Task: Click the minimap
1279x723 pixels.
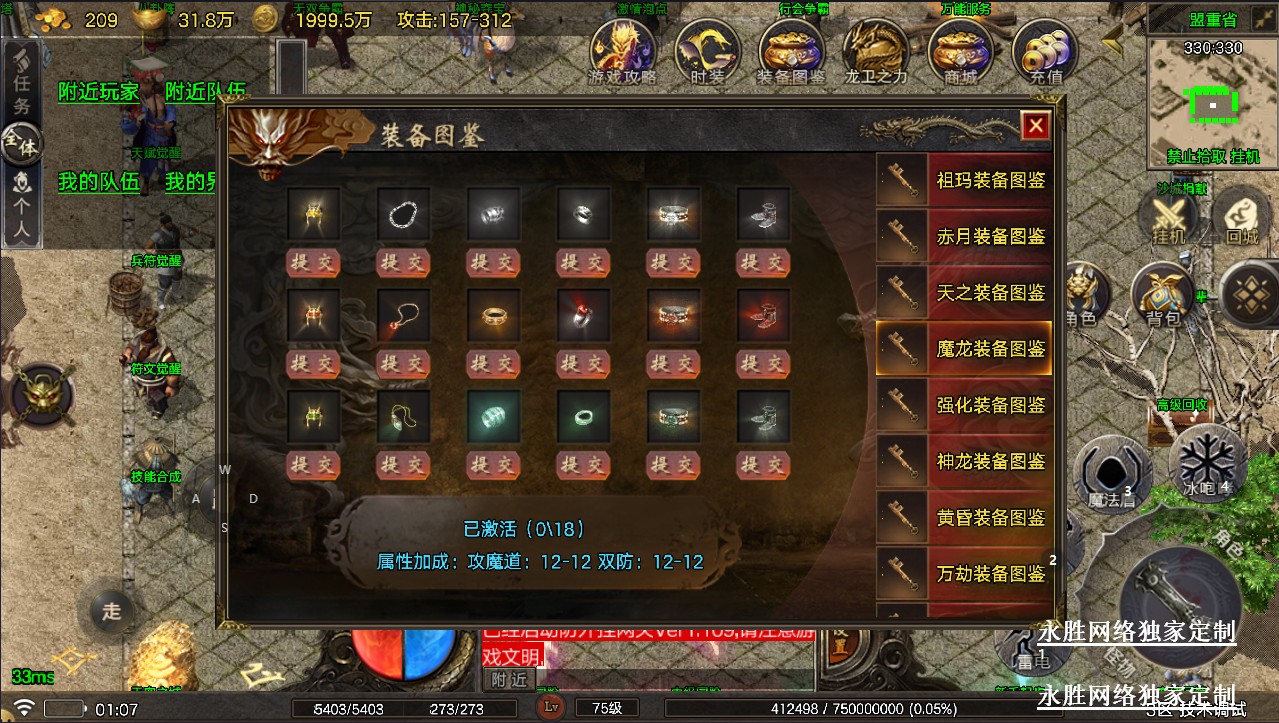Action: pyautogui.click(x=1212, y=100)
